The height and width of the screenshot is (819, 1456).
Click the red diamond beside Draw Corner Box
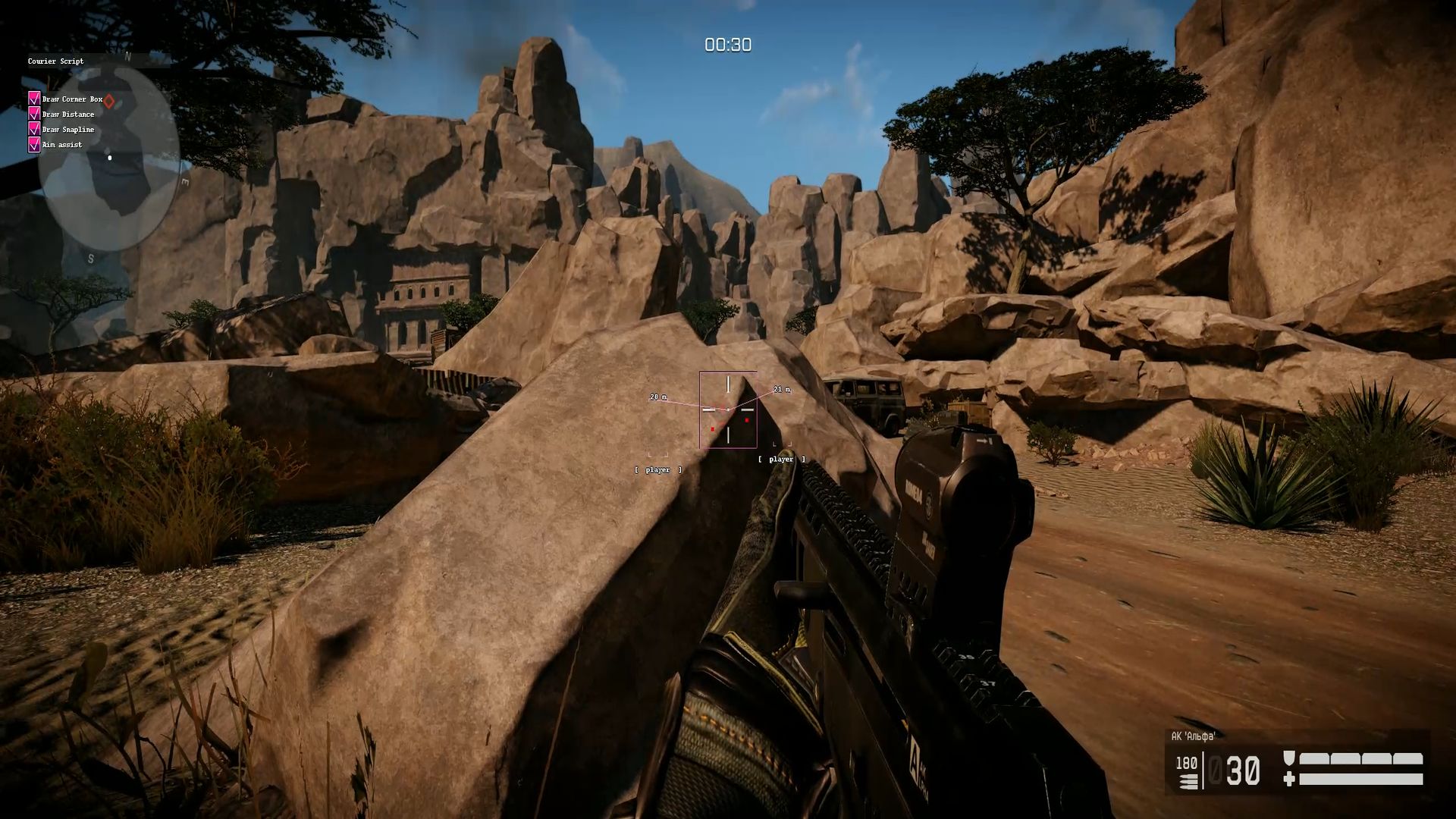tap(108, 100)
